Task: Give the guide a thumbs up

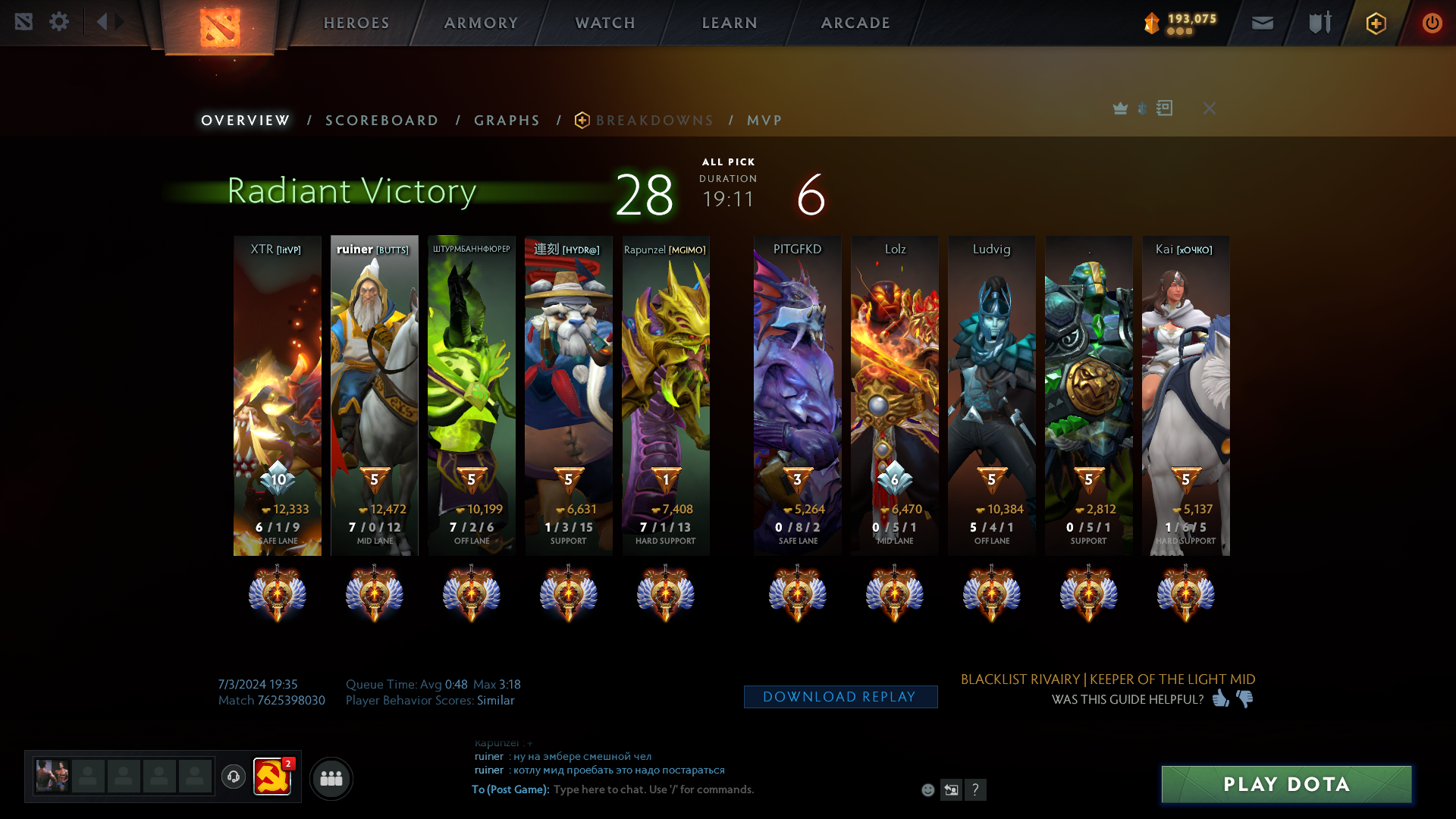Action: click(1220, 698)
